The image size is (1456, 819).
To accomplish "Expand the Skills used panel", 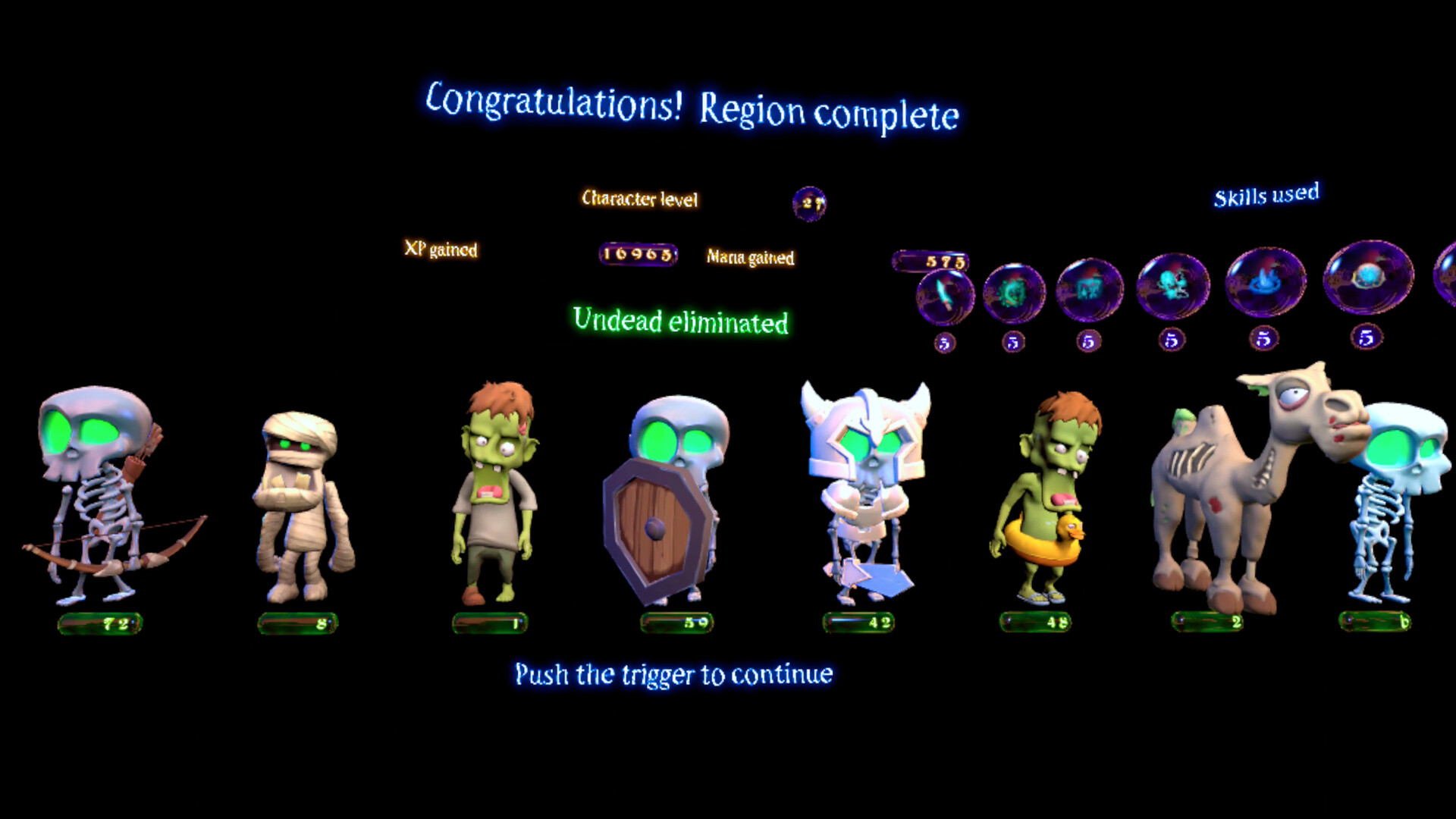I will [1268, 196].
